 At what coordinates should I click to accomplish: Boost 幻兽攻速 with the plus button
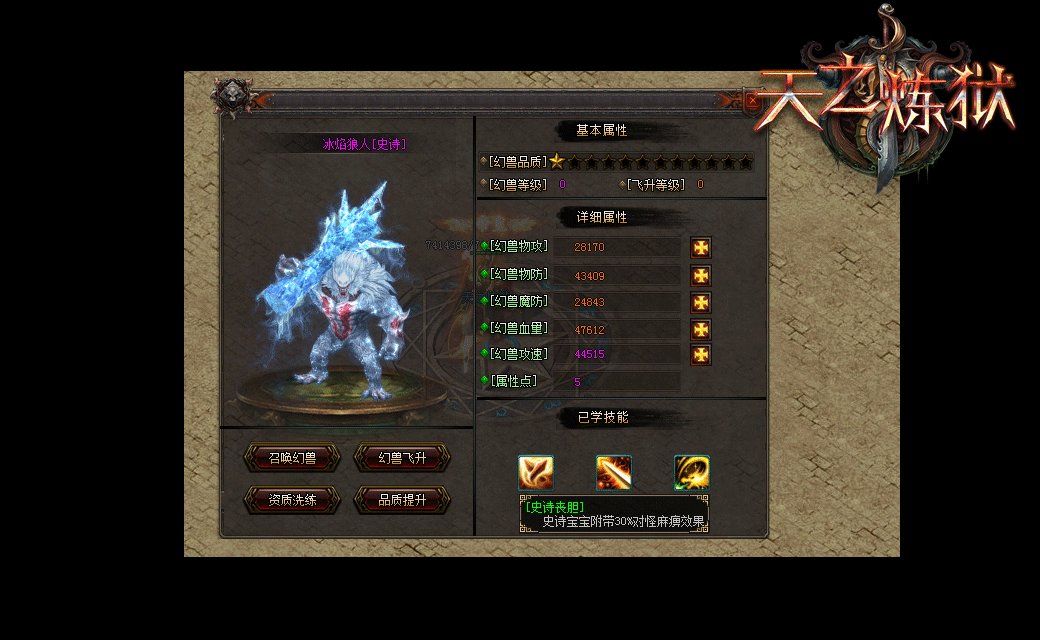(701, 354)
